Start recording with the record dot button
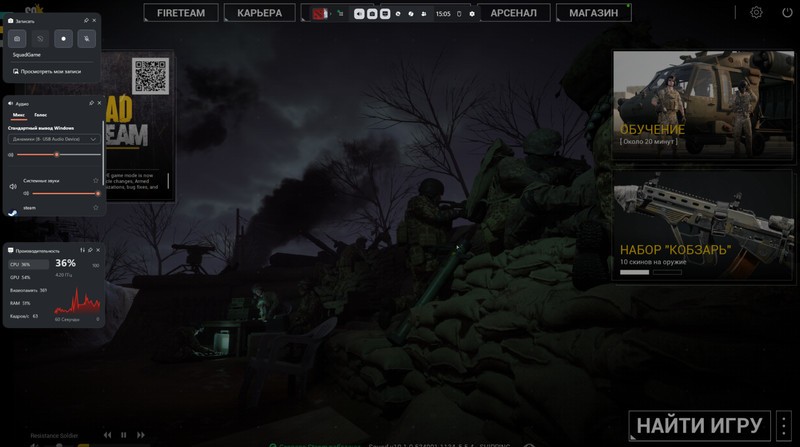Image resolution: width=800 pixels, height=447 pixels. [63, 39]
